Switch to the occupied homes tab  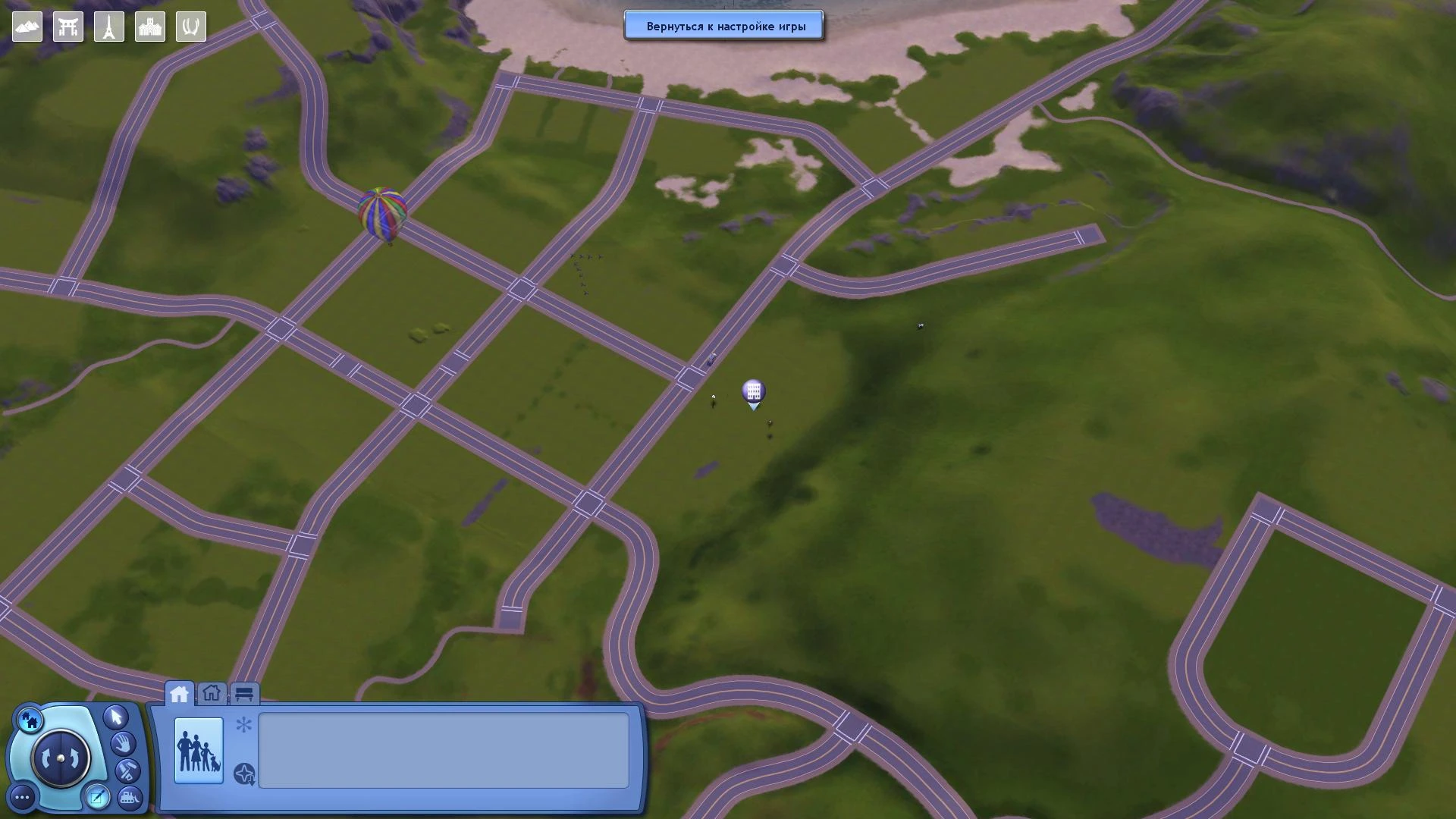point(180,692)
